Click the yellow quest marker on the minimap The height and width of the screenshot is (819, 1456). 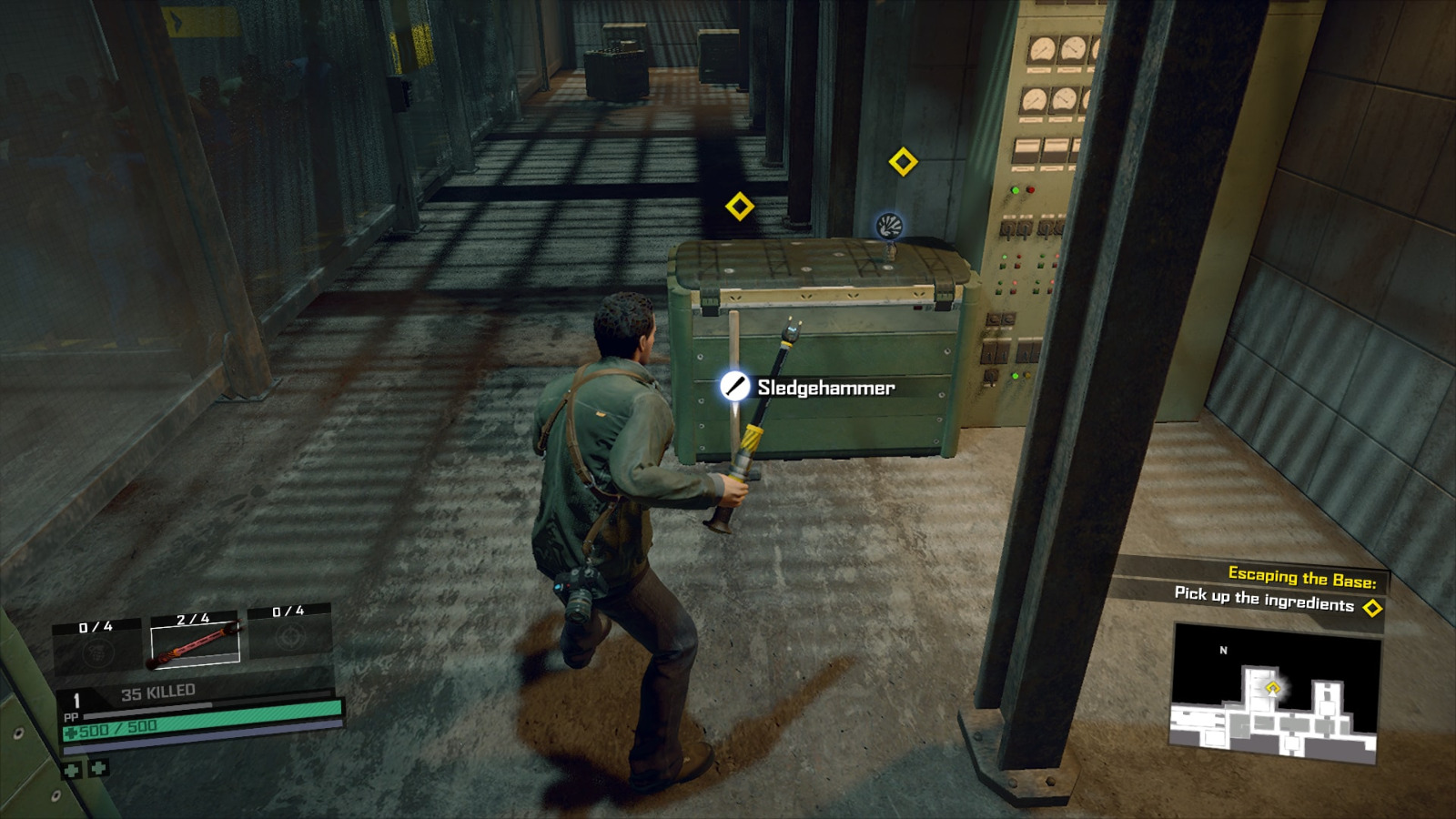(1273, 686)
